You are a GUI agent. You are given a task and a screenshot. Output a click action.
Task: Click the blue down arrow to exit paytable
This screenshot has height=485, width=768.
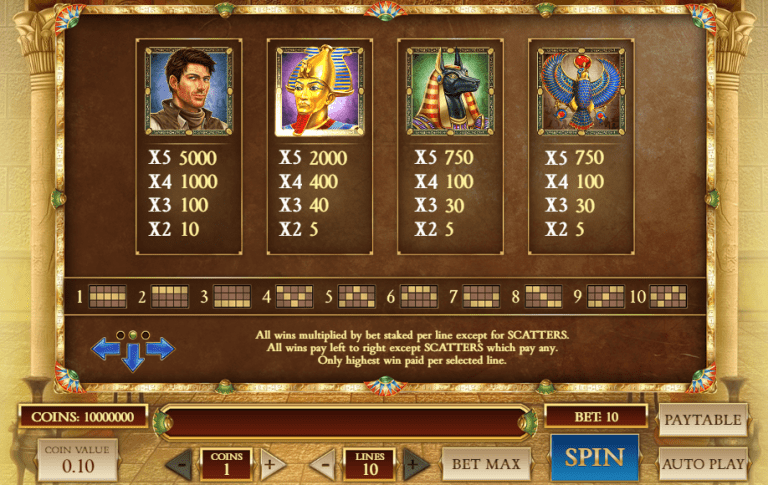coord(133,357)
